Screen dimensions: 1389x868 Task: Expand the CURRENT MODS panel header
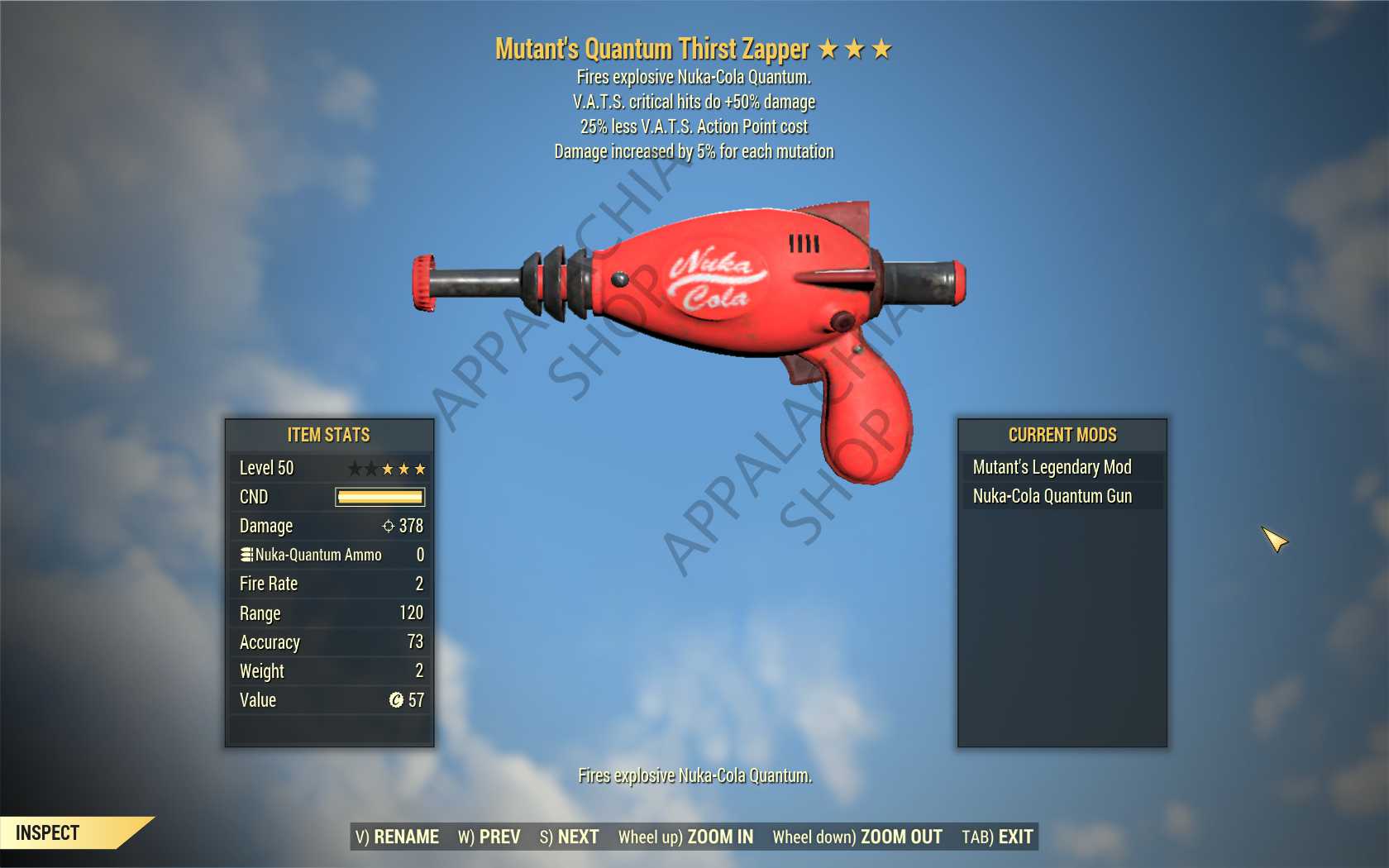(x=1062, y=435)
